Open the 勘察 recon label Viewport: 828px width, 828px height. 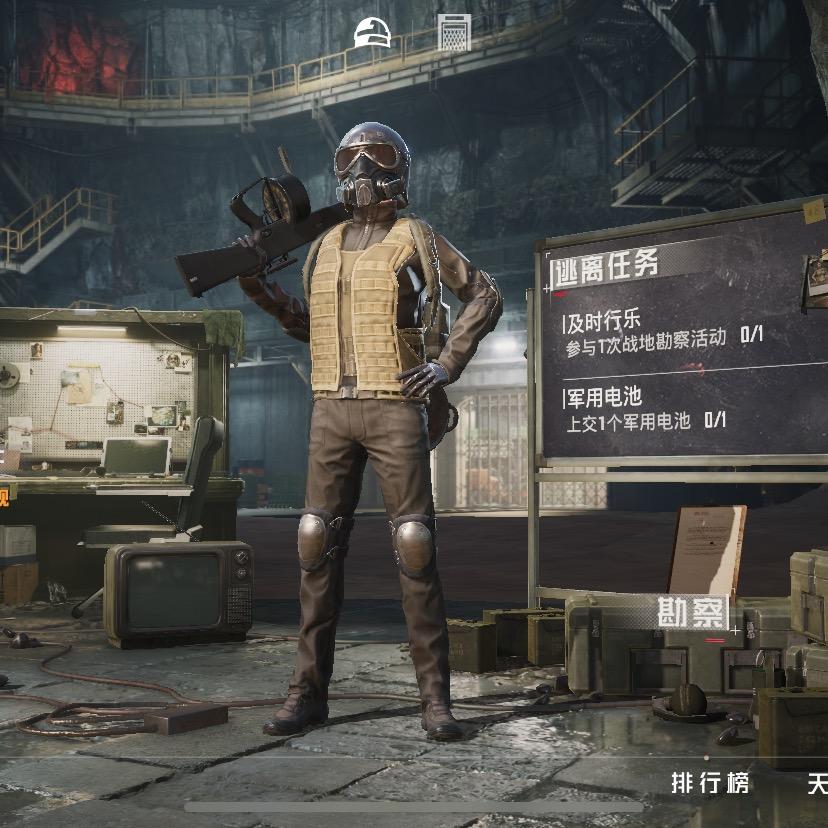click(x=694, y=612)
